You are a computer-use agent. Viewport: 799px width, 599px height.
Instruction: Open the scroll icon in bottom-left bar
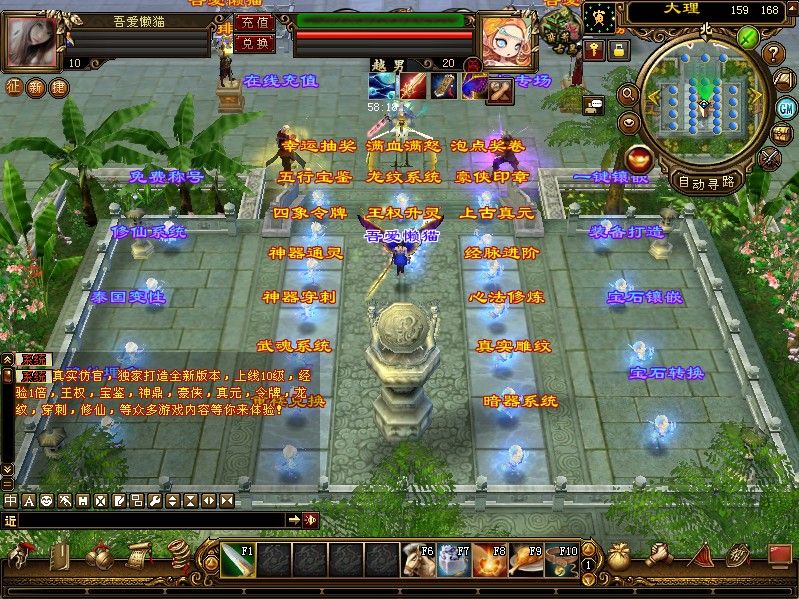pos(139,555)
